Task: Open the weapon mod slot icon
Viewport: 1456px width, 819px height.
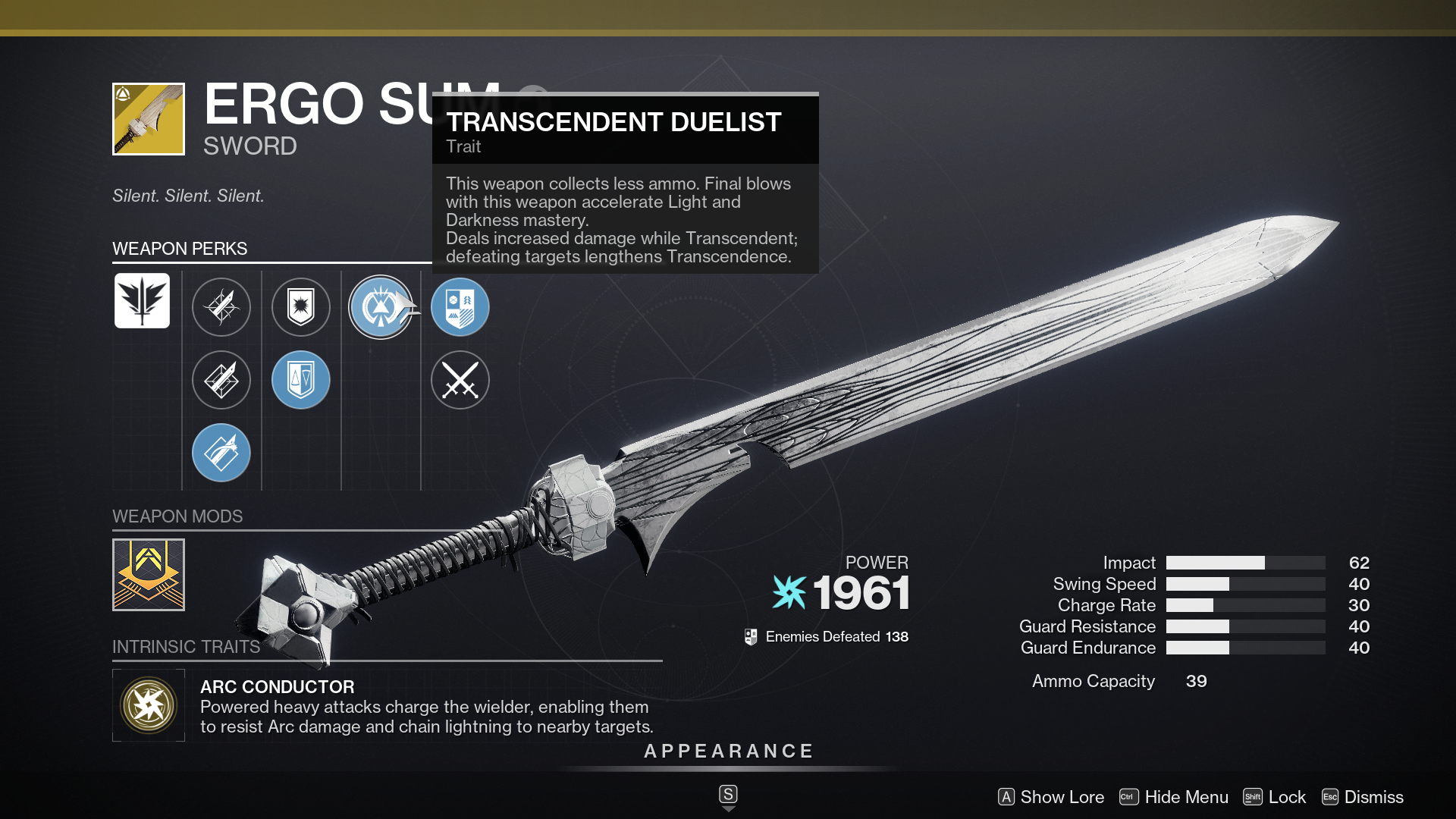Action: [149, 575]
